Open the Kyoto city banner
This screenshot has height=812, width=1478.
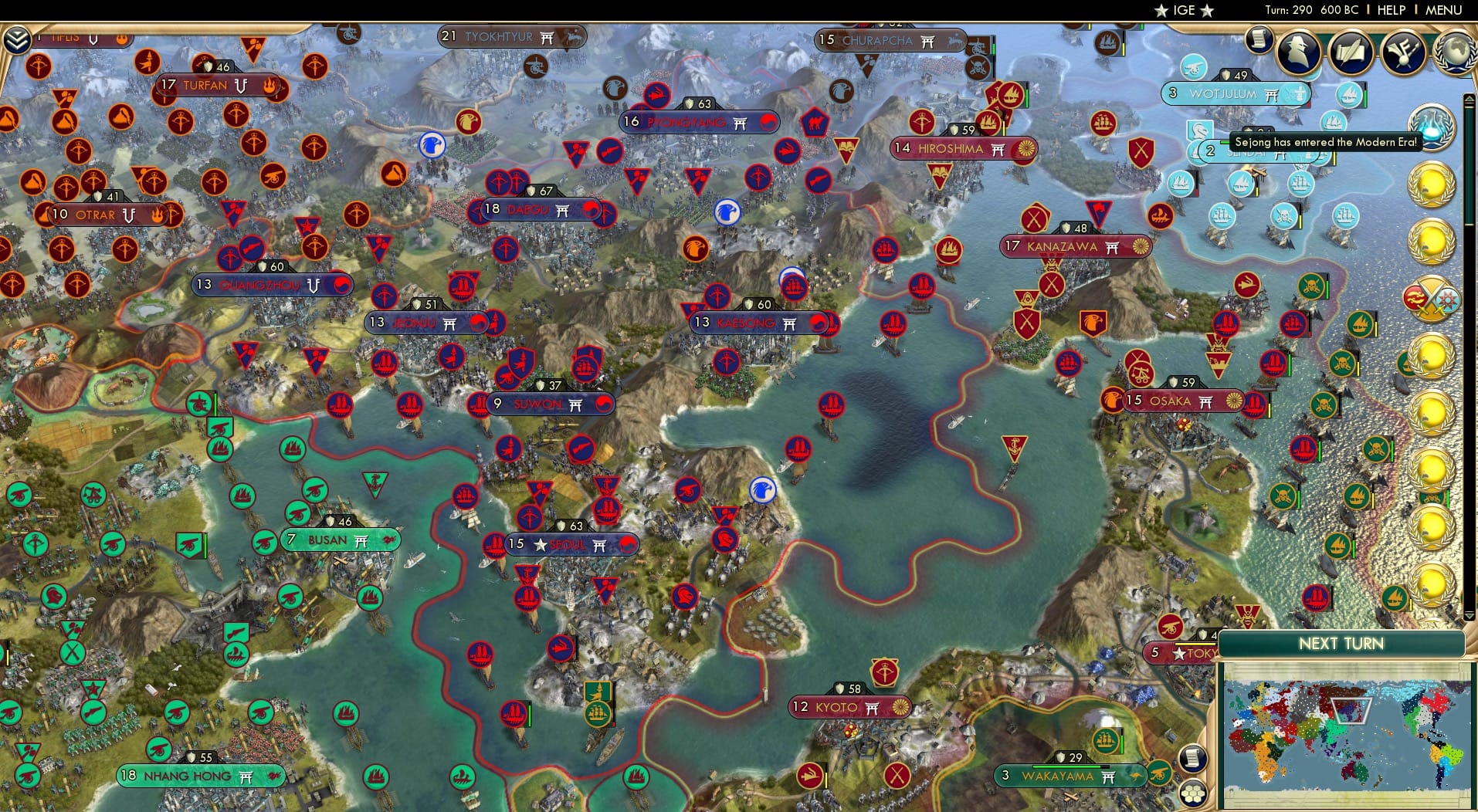click(x=849, y=707)
